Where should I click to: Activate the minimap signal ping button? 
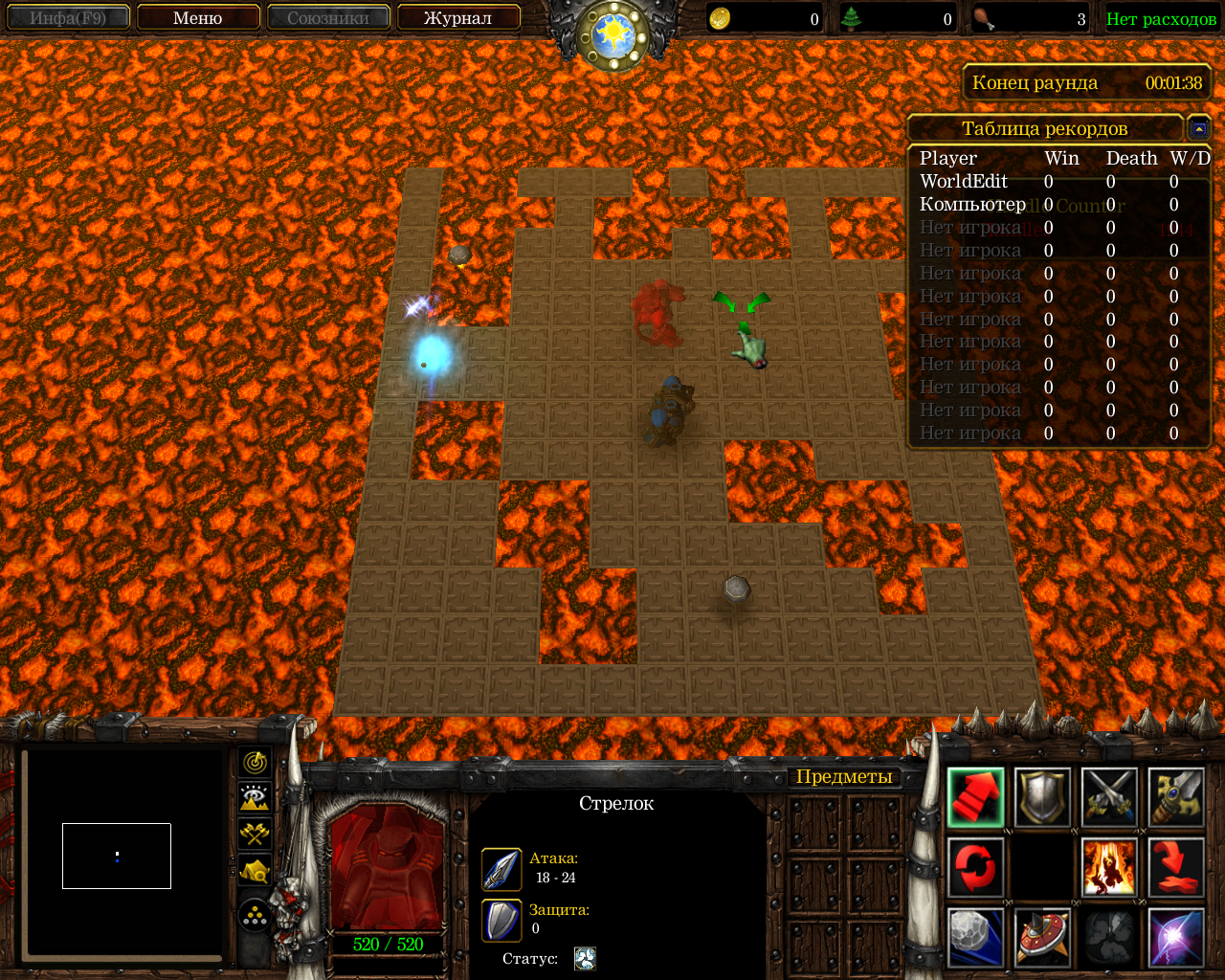coord(255,763)
